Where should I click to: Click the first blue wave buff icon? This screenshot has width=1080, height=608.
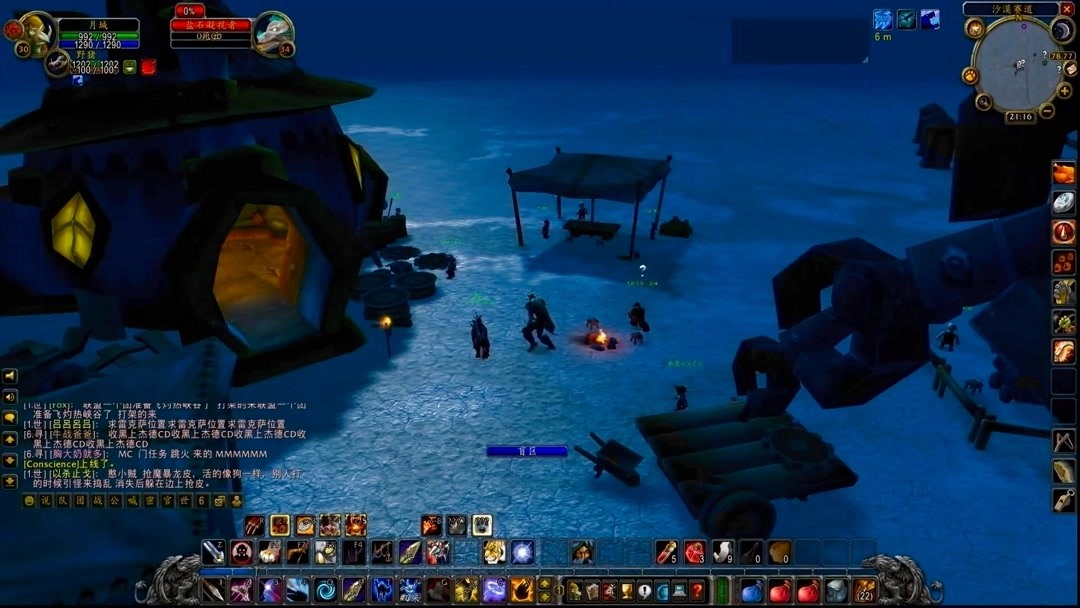[x=882, y=20]
